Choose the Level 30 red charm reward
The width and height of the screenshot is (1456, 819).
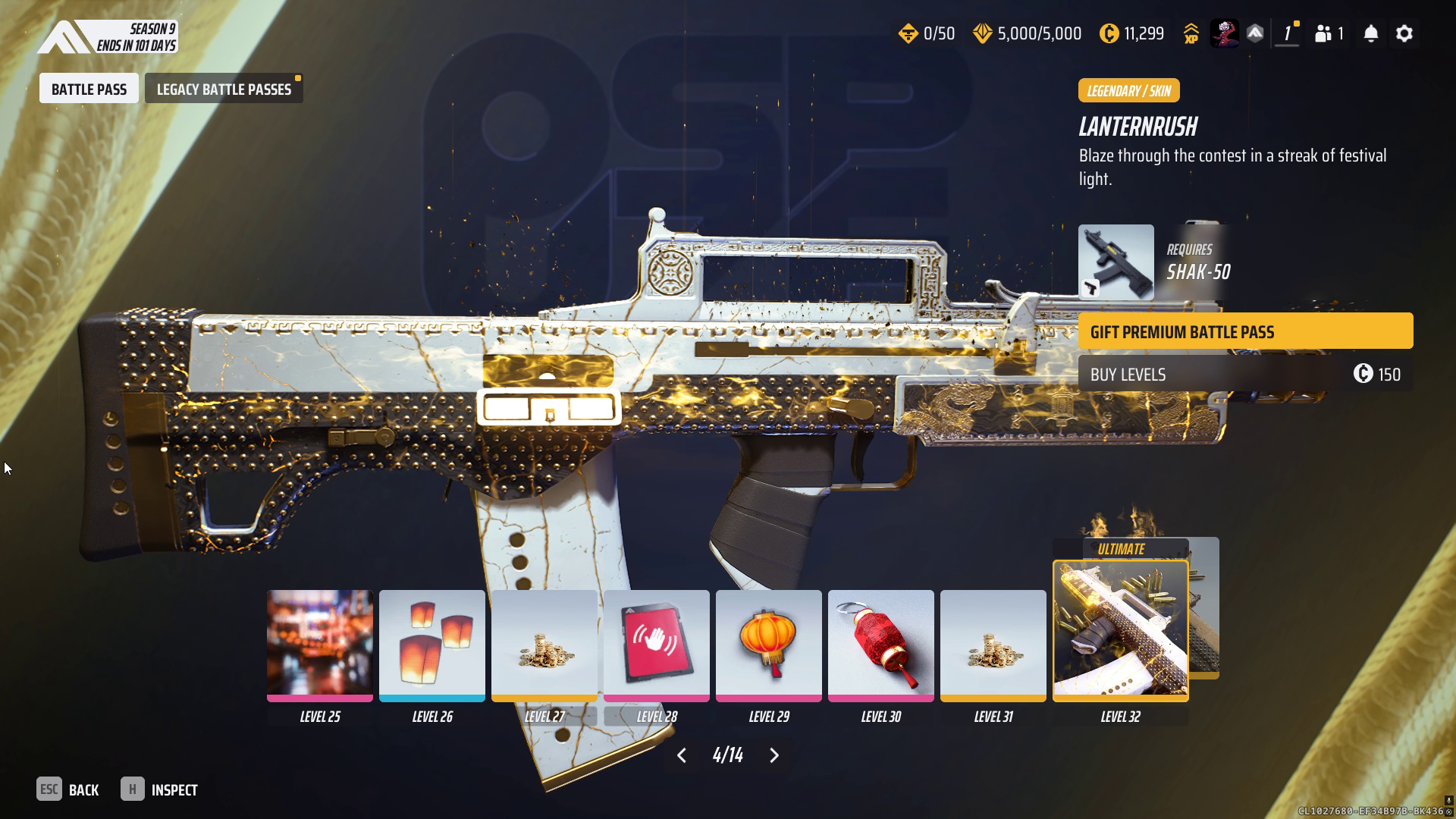880,645
